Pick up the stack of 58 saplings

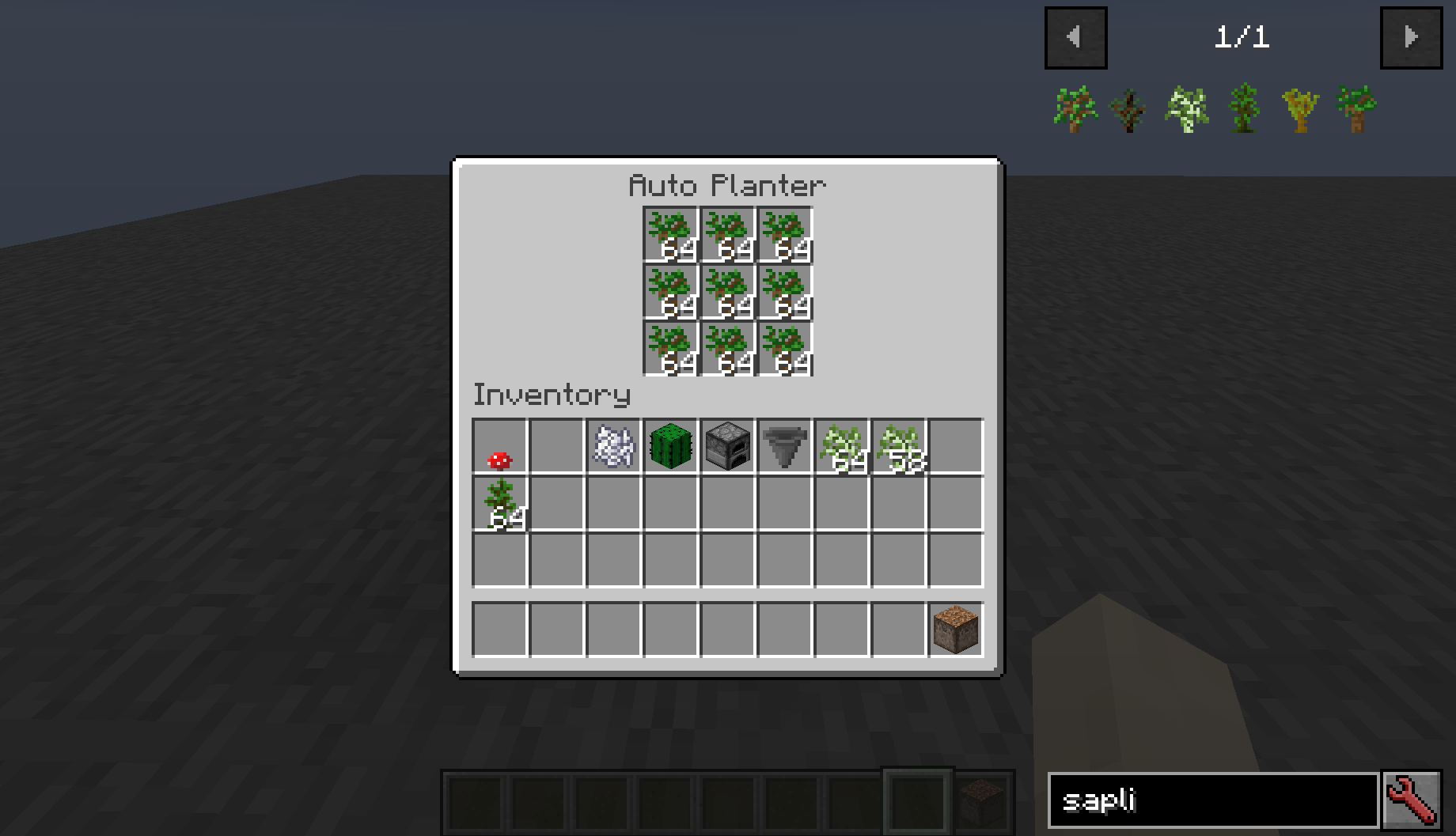pos(898,447)
